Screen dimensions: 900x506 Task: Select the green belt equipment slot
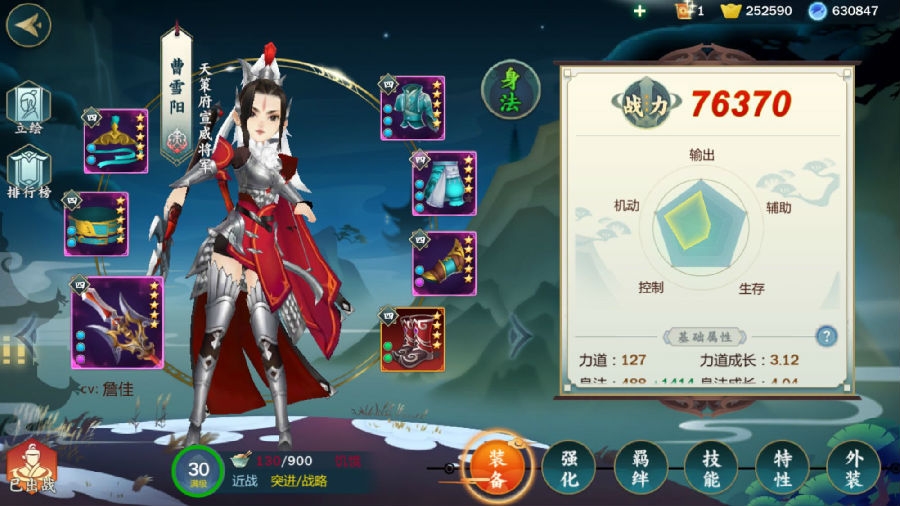96,224
